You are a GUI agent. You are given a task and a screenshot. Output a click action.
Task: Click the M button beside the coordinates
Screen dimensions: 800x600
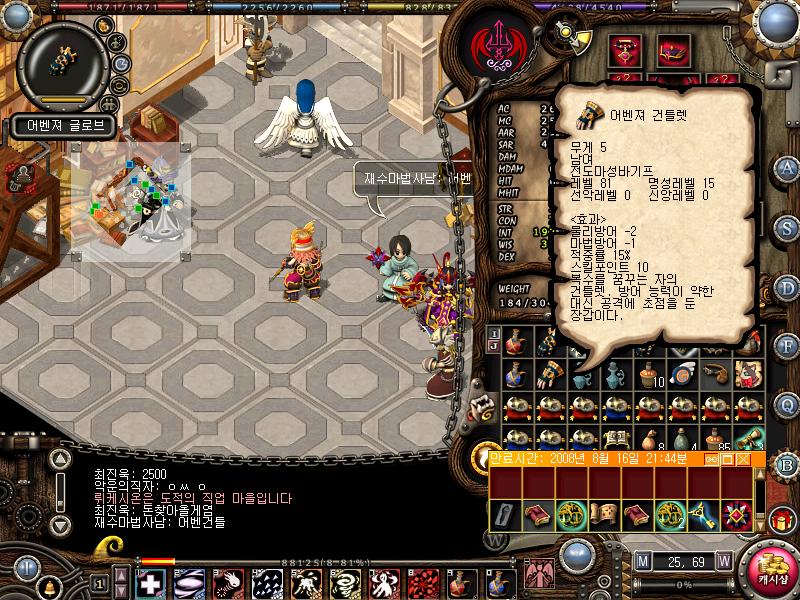tap(642, 559)
